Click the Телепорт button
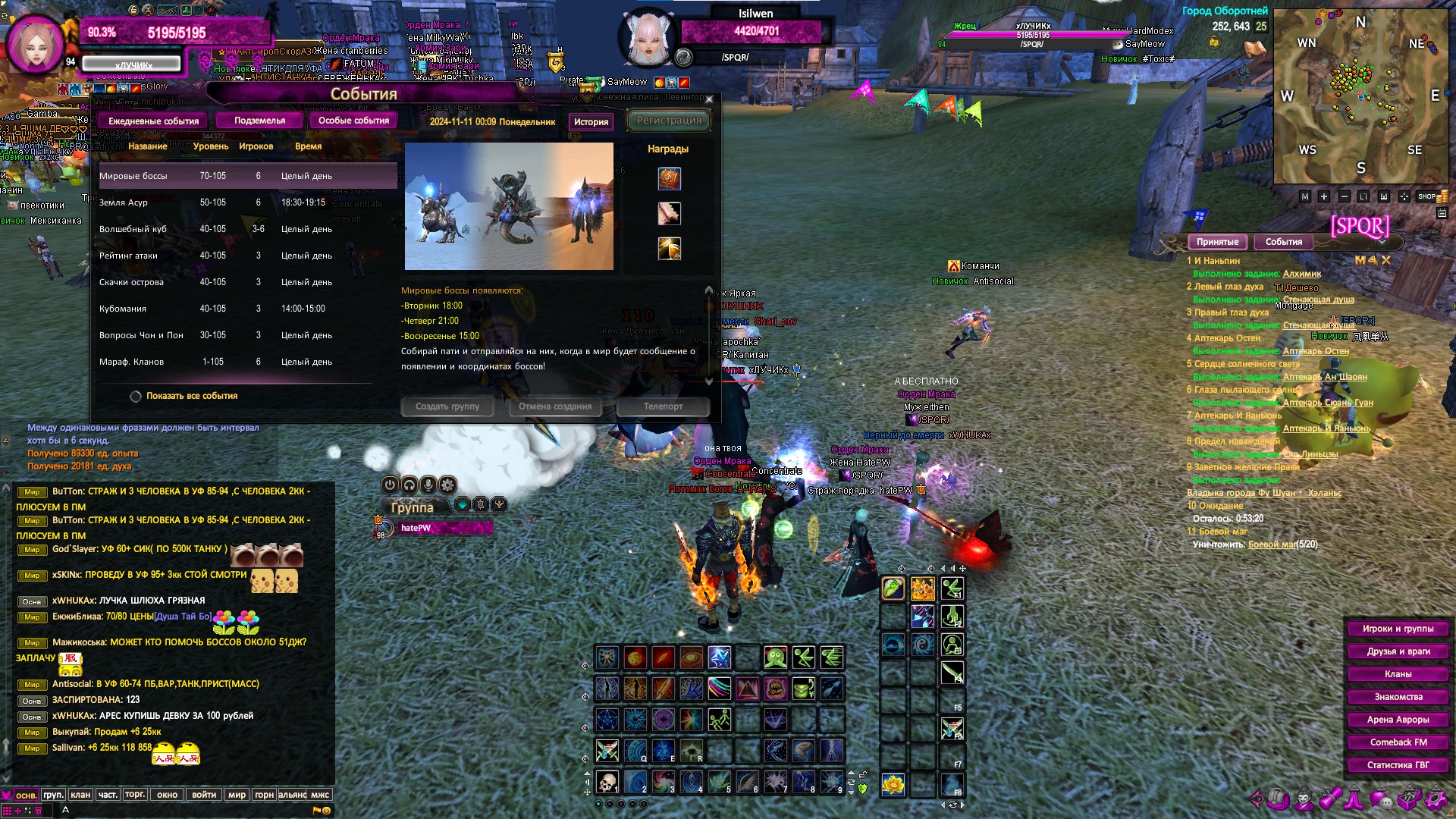1456x819 pixels. pos(663,406)
